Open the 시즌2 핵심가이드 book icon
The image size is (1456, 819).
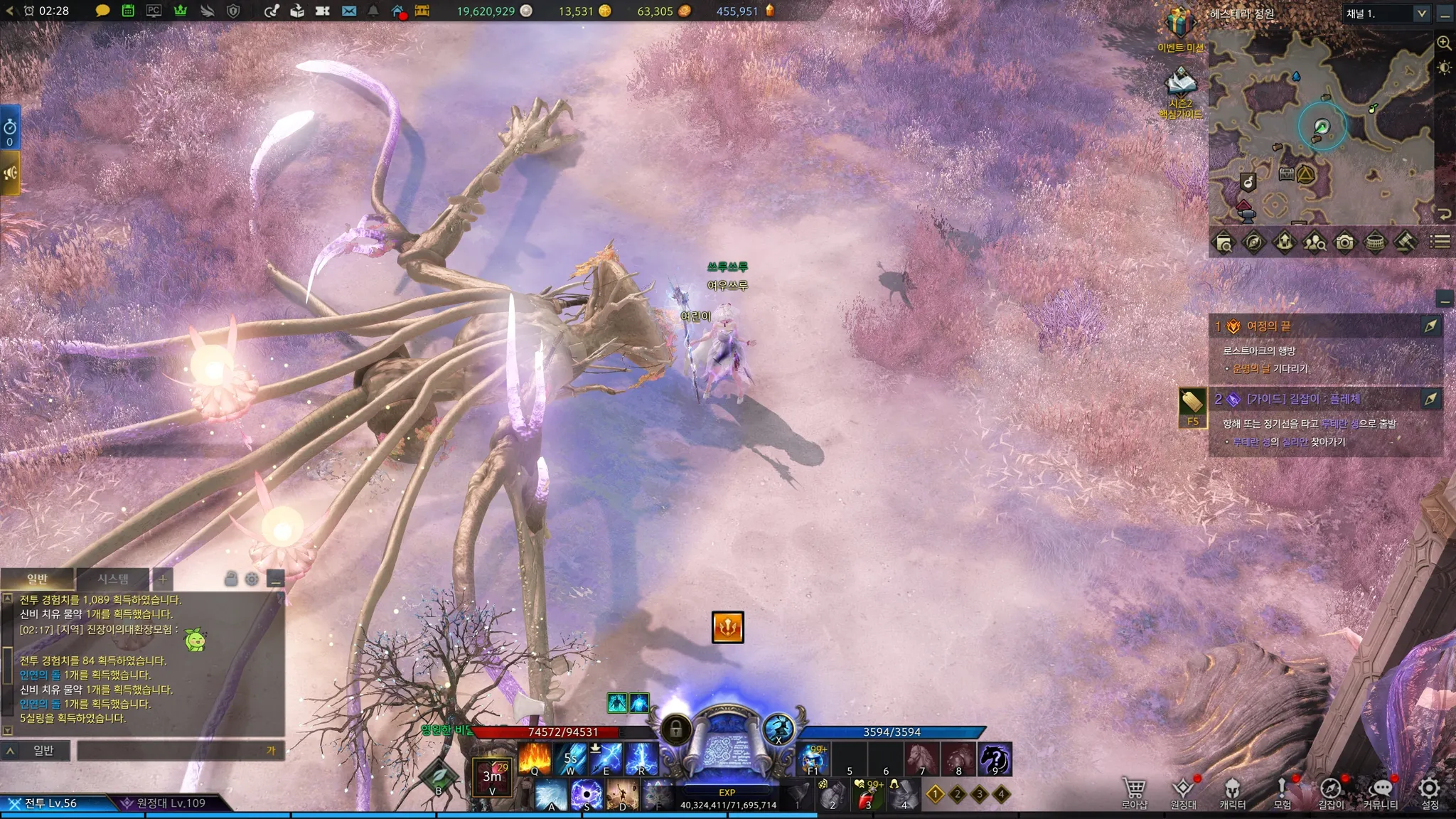[1180, 83]
